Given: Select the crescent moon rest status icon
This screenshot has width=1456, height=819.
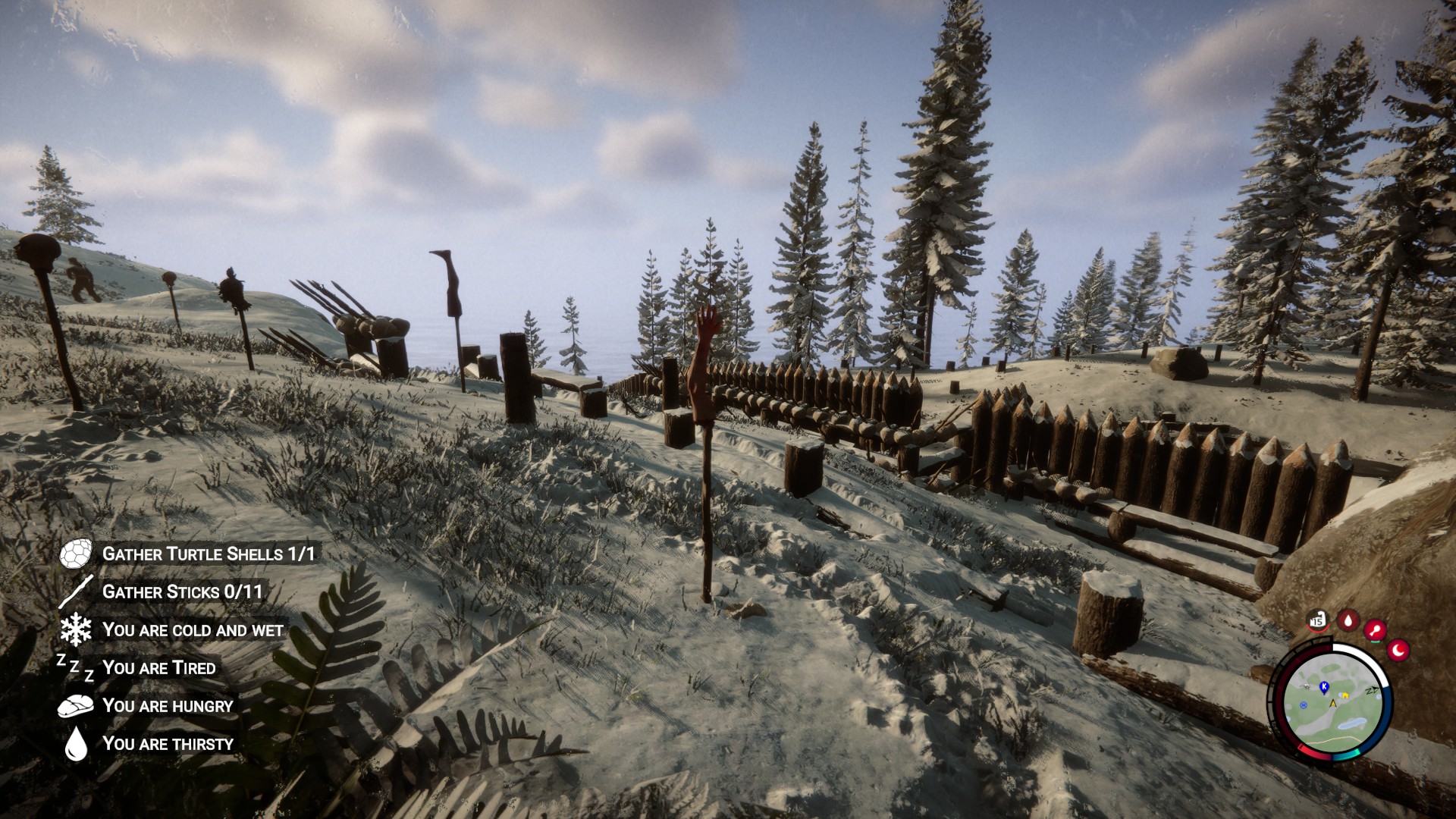Looking at the screenshot, I should (1398, 650).
